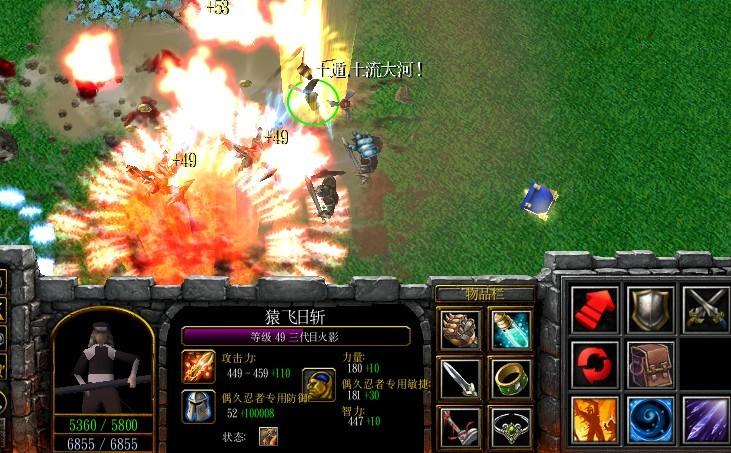
Task: Cast the purple shards ability
Action: (705, 419)
